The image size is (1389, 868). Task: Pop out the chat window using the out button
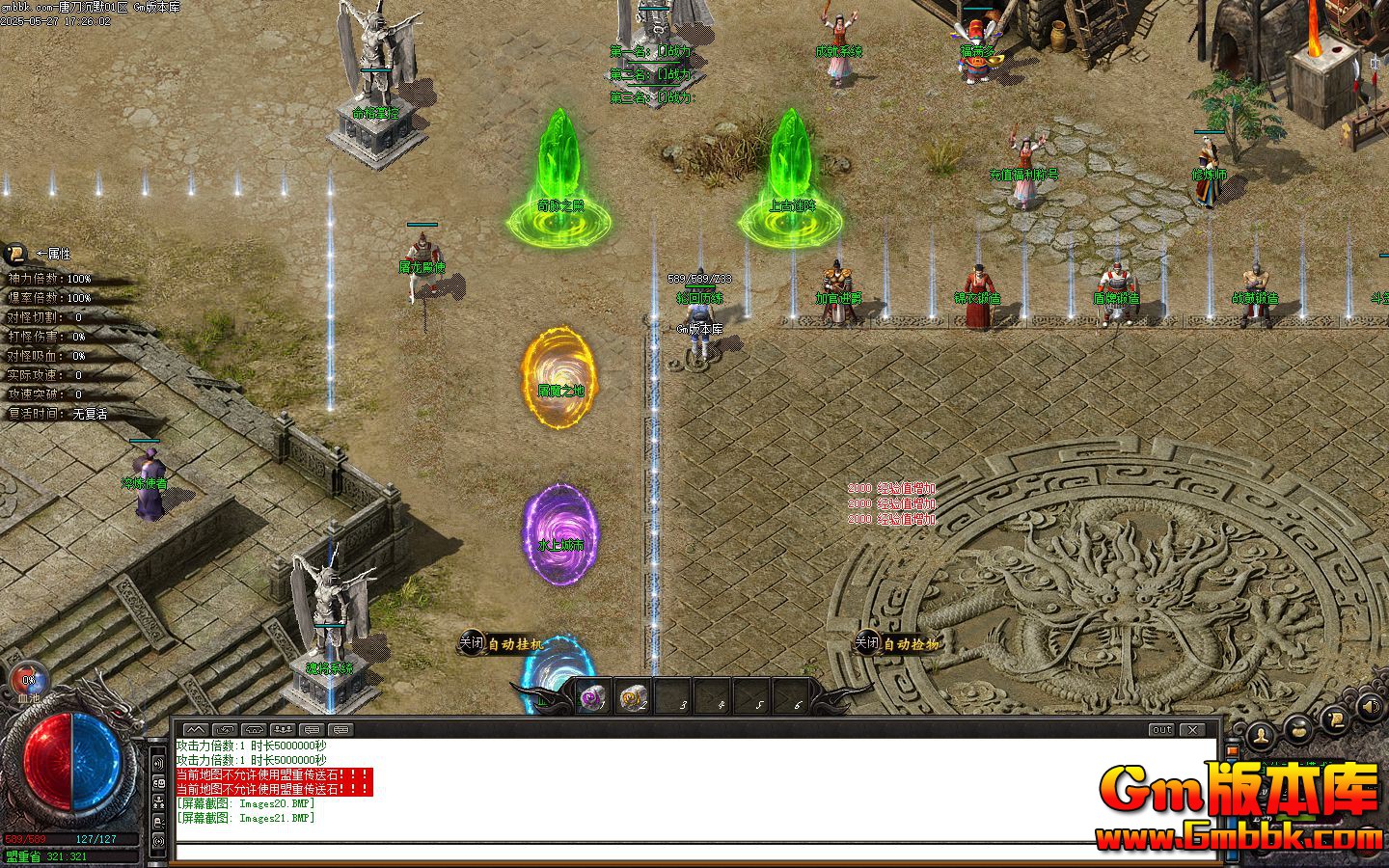point(1162,730)
